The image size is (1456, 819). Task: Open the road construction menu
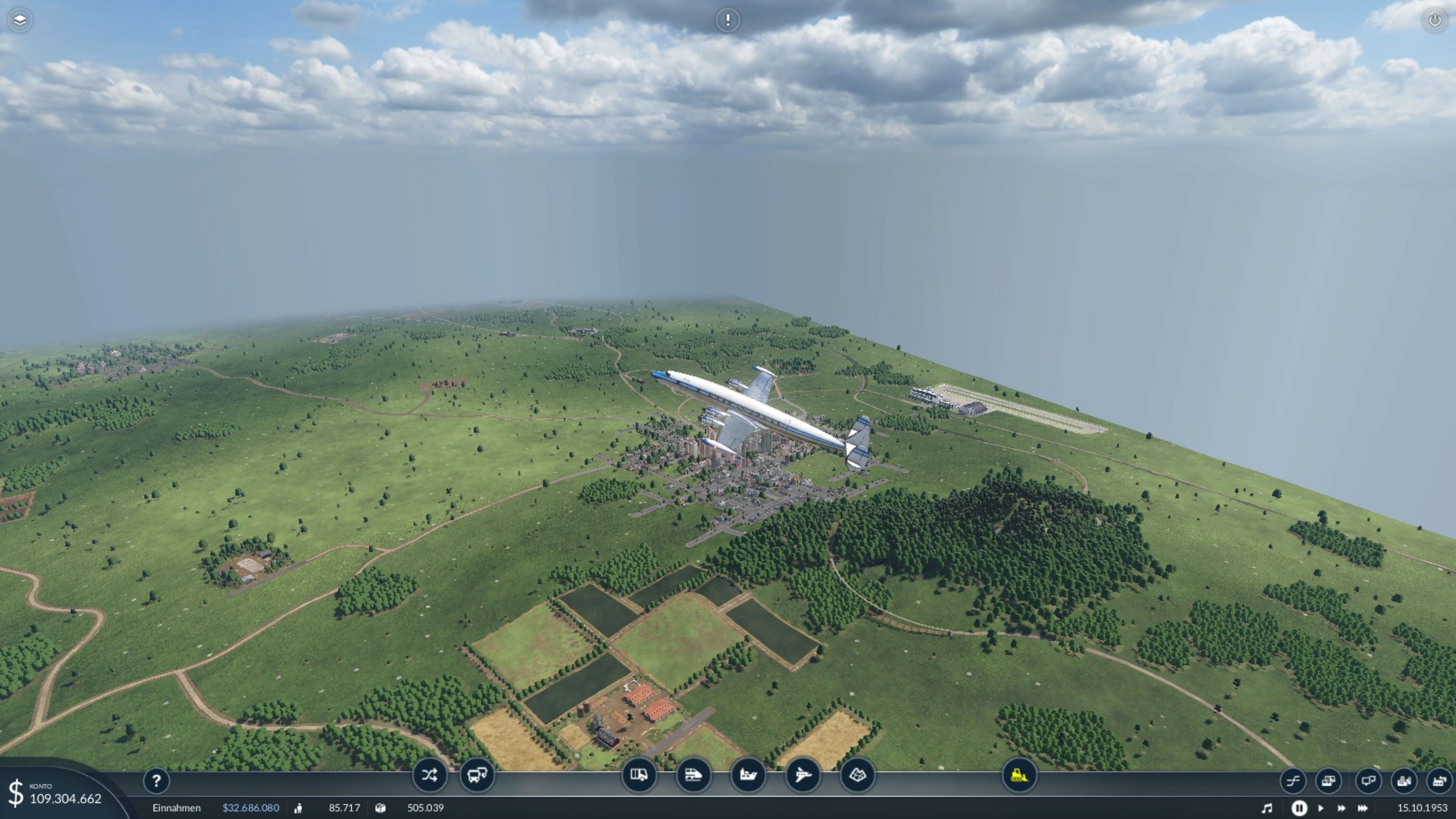coord(639,774)
